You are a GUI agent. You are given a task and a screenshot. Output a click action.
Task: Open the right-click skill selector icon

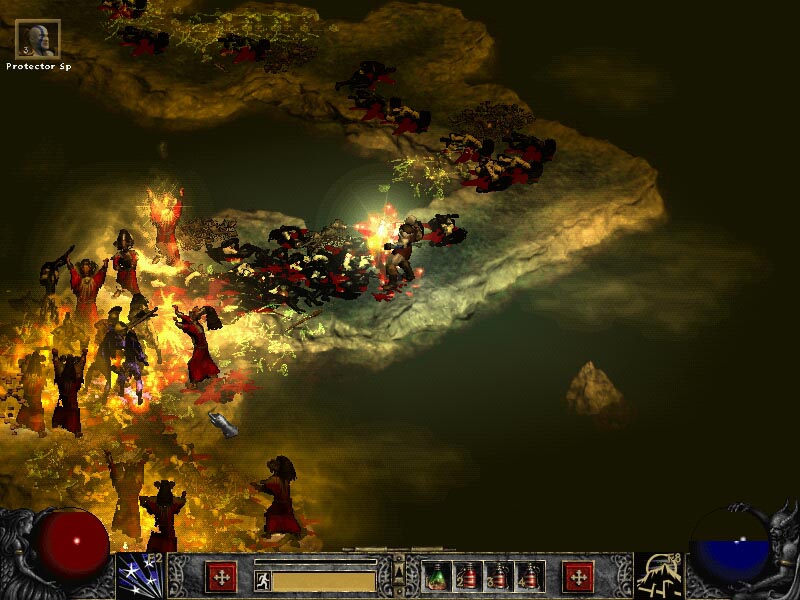(659, 575)
